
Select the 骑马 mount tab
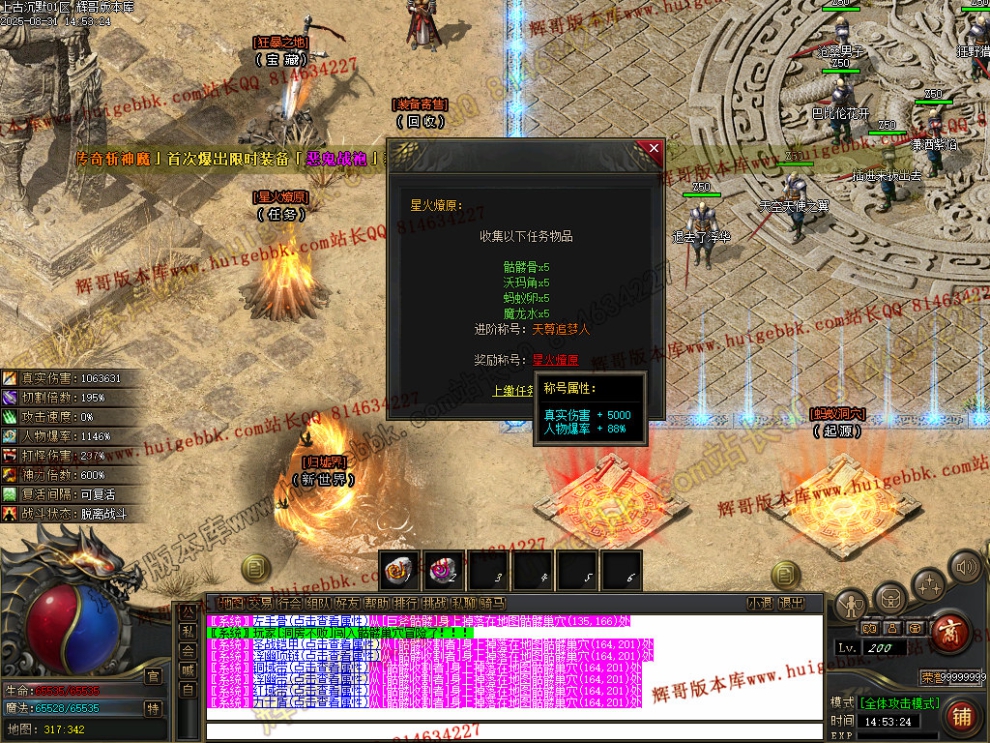pos(493,604)
